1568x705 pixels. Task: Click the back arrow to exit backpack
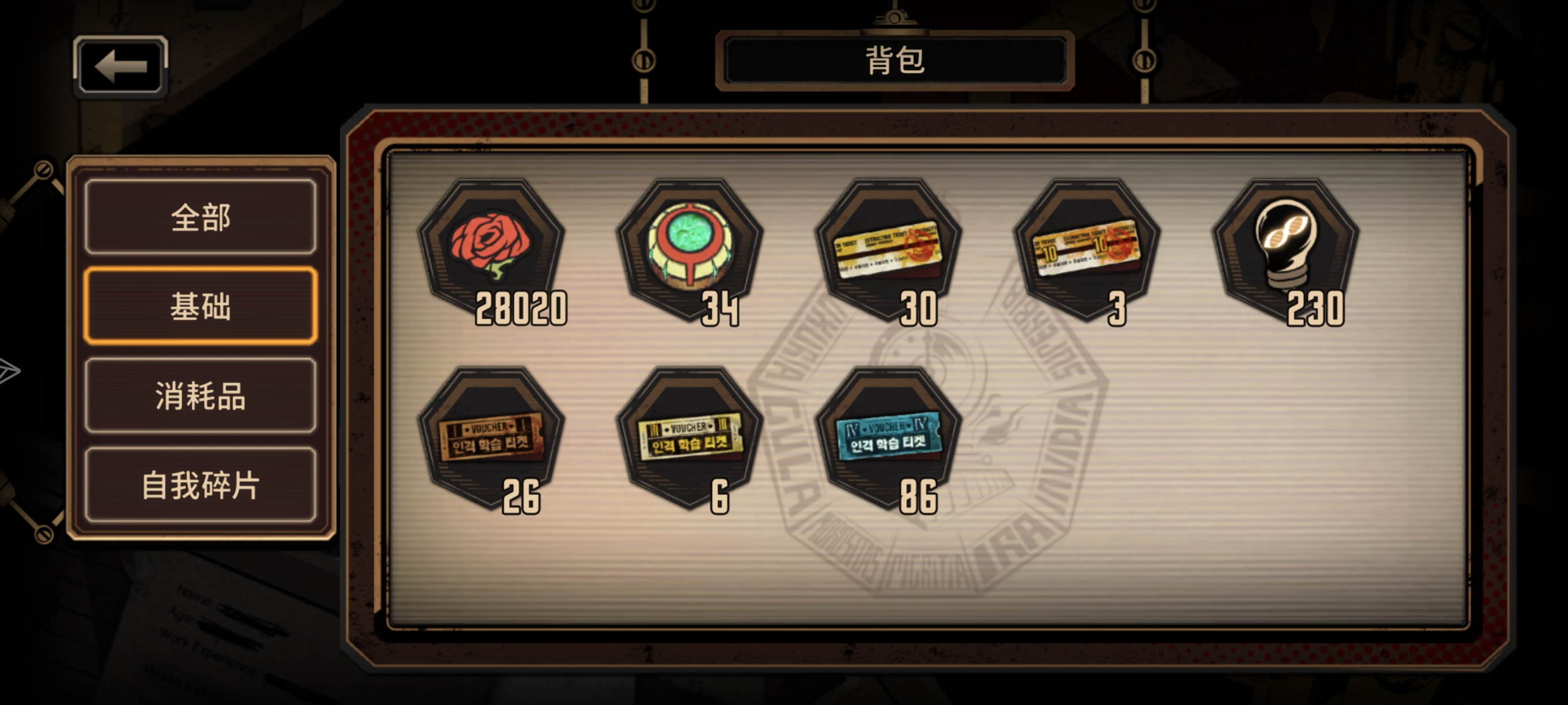[x=119, y=65]
